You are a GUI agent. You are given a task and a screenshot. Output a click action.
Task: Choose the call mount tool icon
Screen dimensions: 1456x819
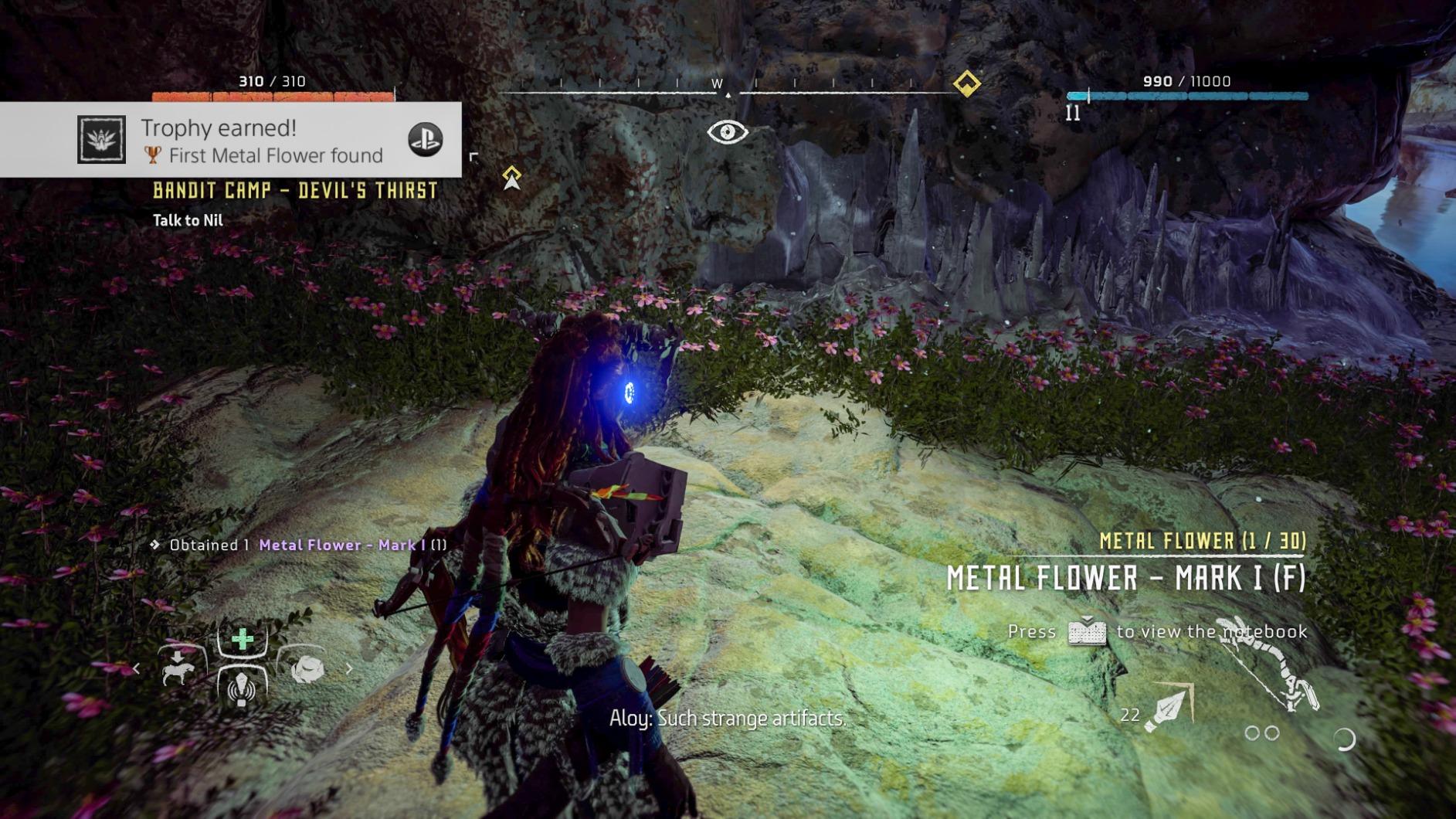tap(179, 666)
